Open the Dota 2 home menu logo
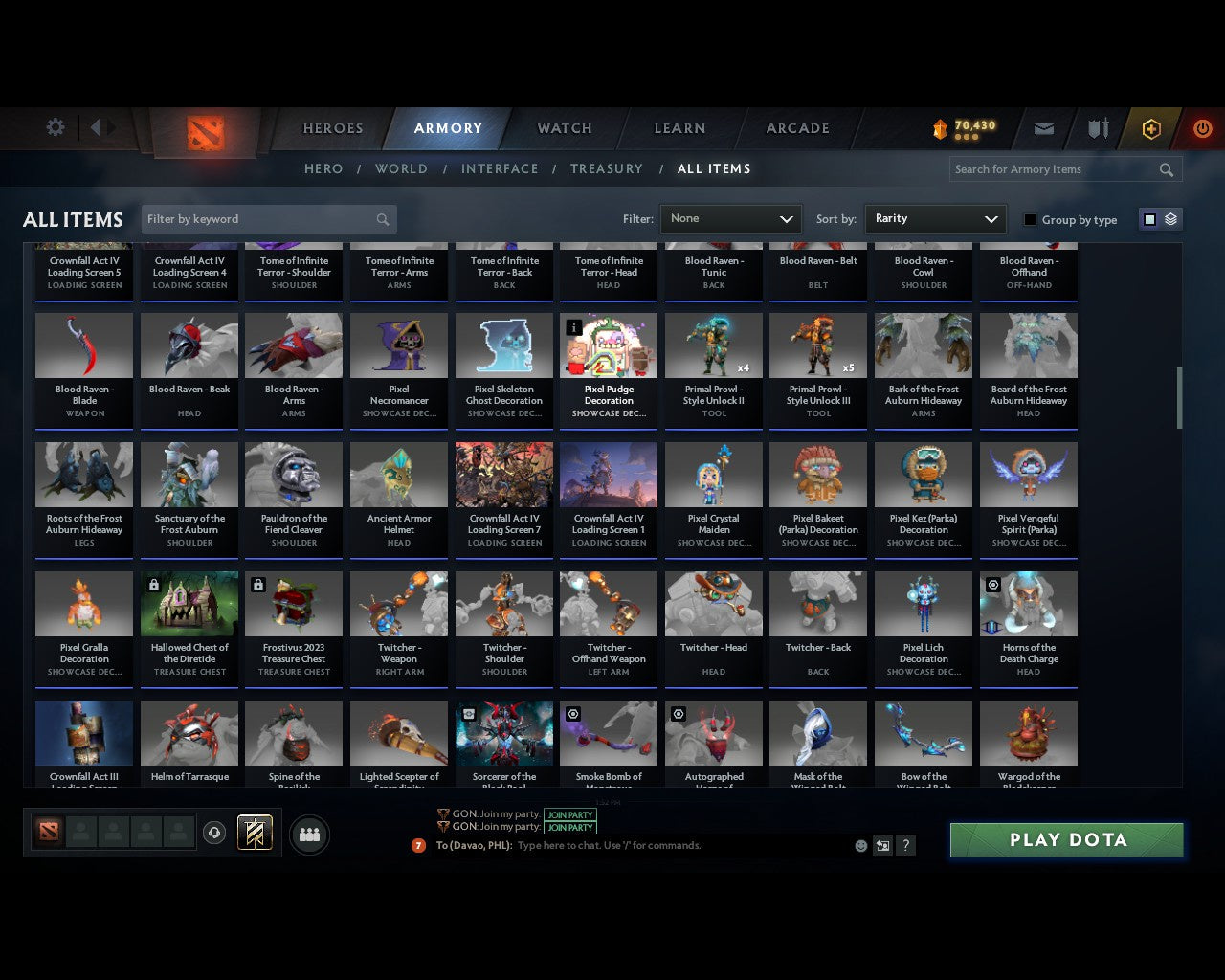This screenshot has height=980, width=1225. (204, 134)
